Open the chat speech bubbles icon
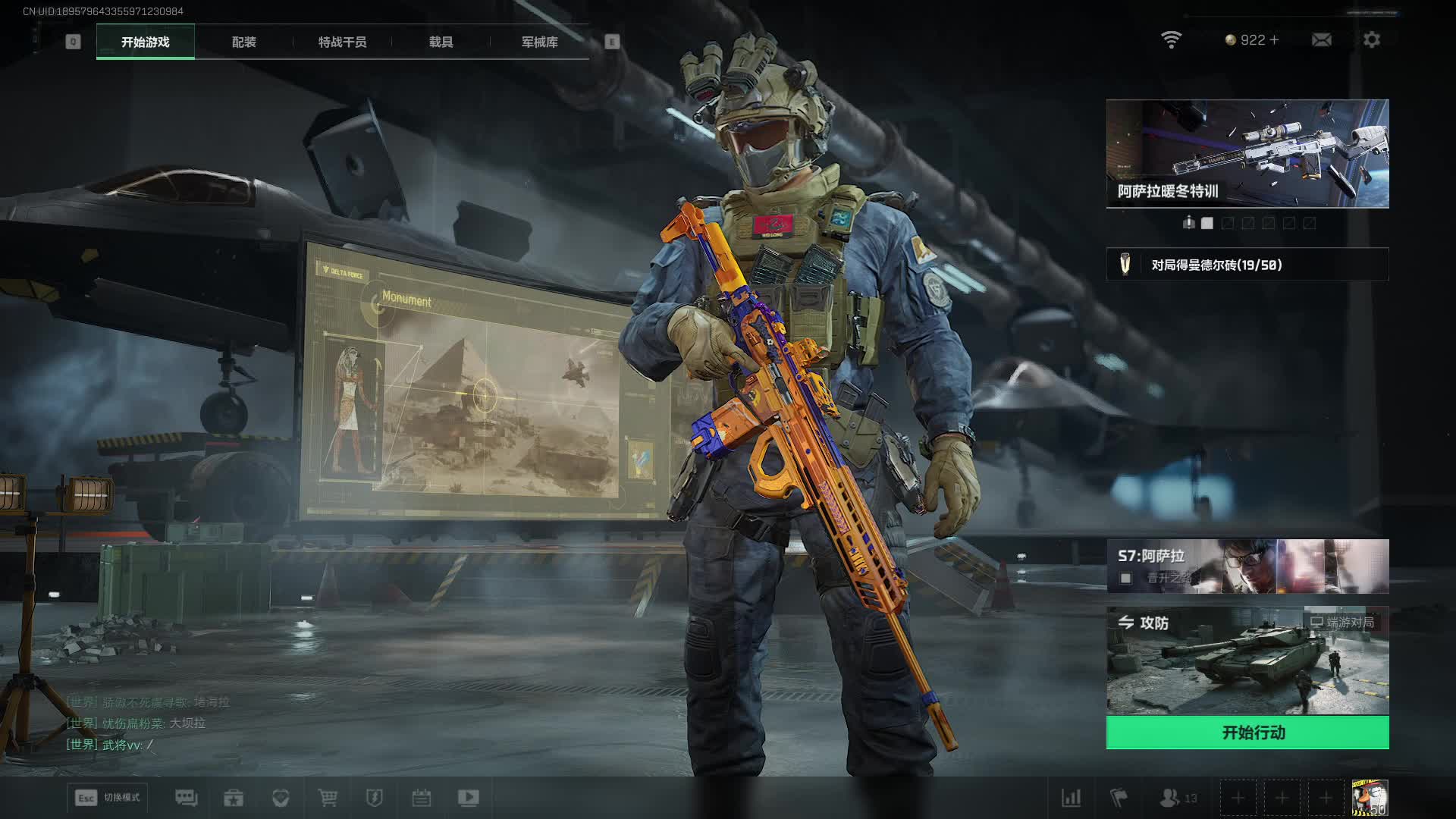 pyautogui.click(x=186, y=797)
